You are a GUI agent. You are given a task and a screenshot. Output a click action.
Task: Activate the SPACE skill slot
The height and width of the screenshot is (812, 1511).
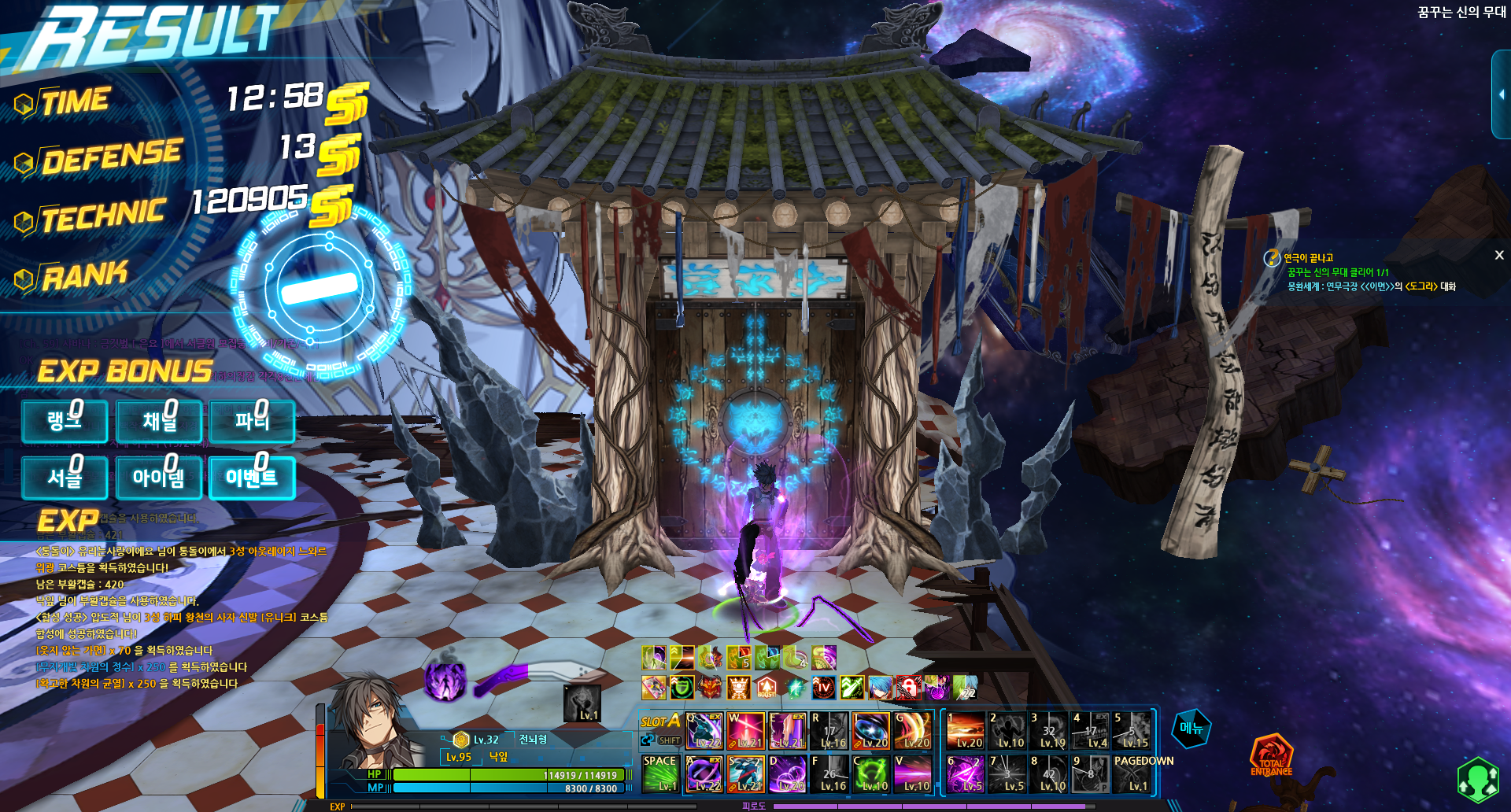click(x=660, y=773)
